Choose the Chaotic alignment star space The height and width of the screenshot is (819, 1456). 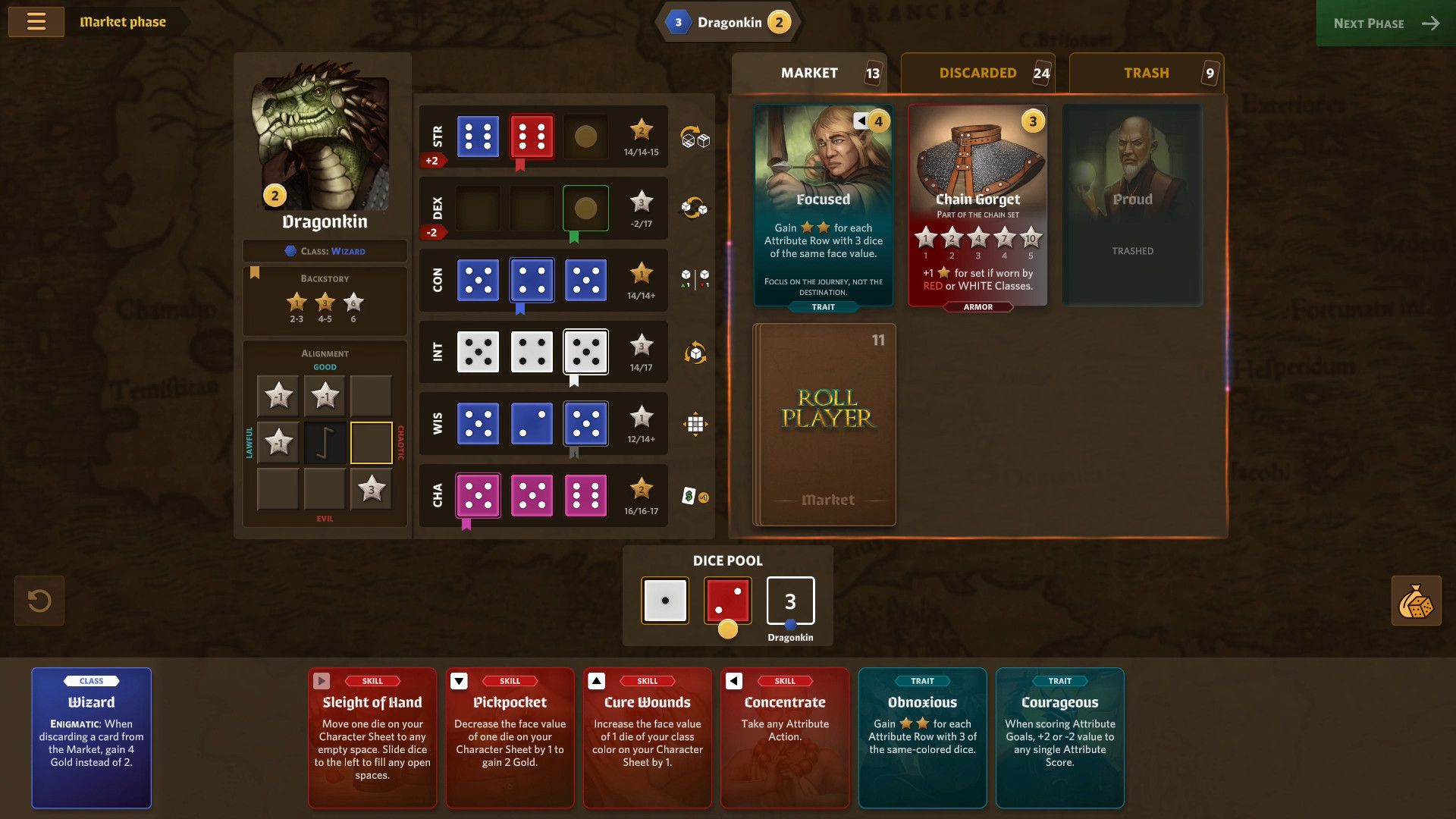coord(371,442)
